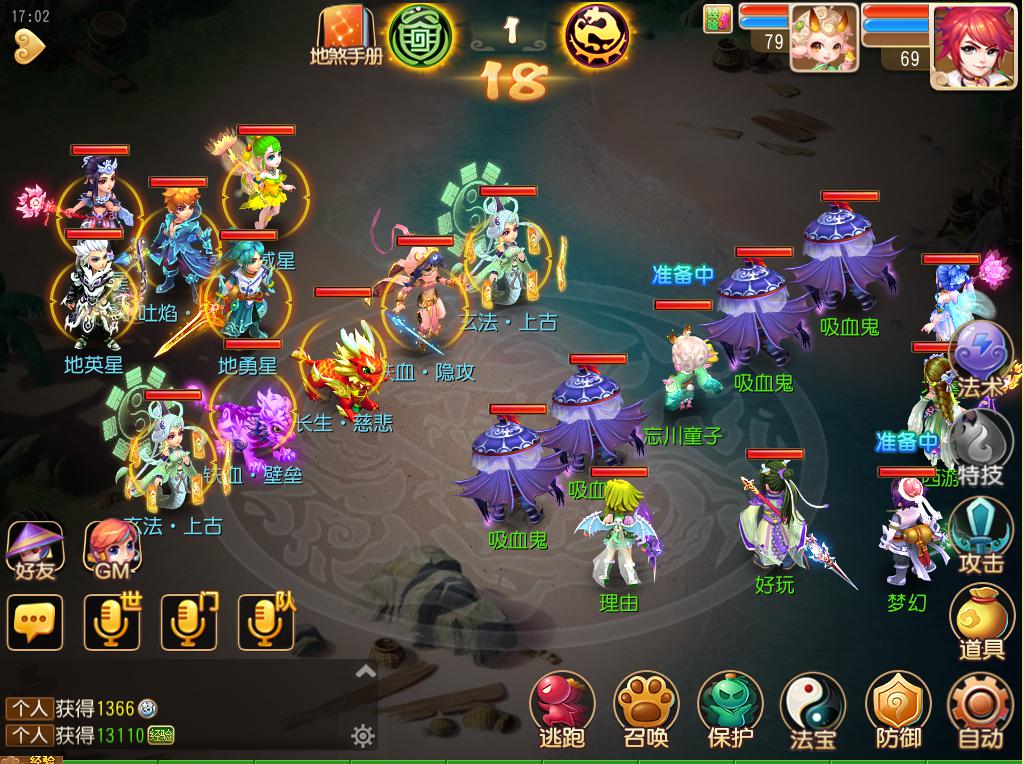Viewport: 1024px width, 764px height.
Task: Open the 道具 item bag
Action: (x=981, y=620)
